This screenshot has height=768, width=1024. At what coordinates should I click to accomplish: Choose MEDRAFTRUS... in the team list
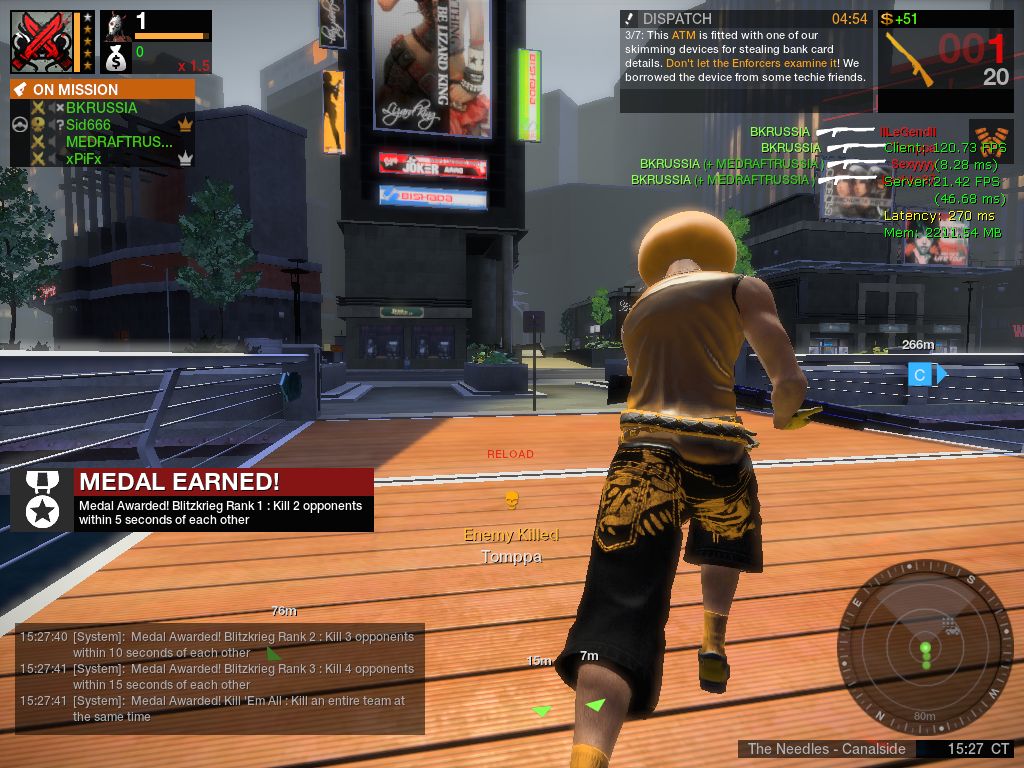click(118, 142)
